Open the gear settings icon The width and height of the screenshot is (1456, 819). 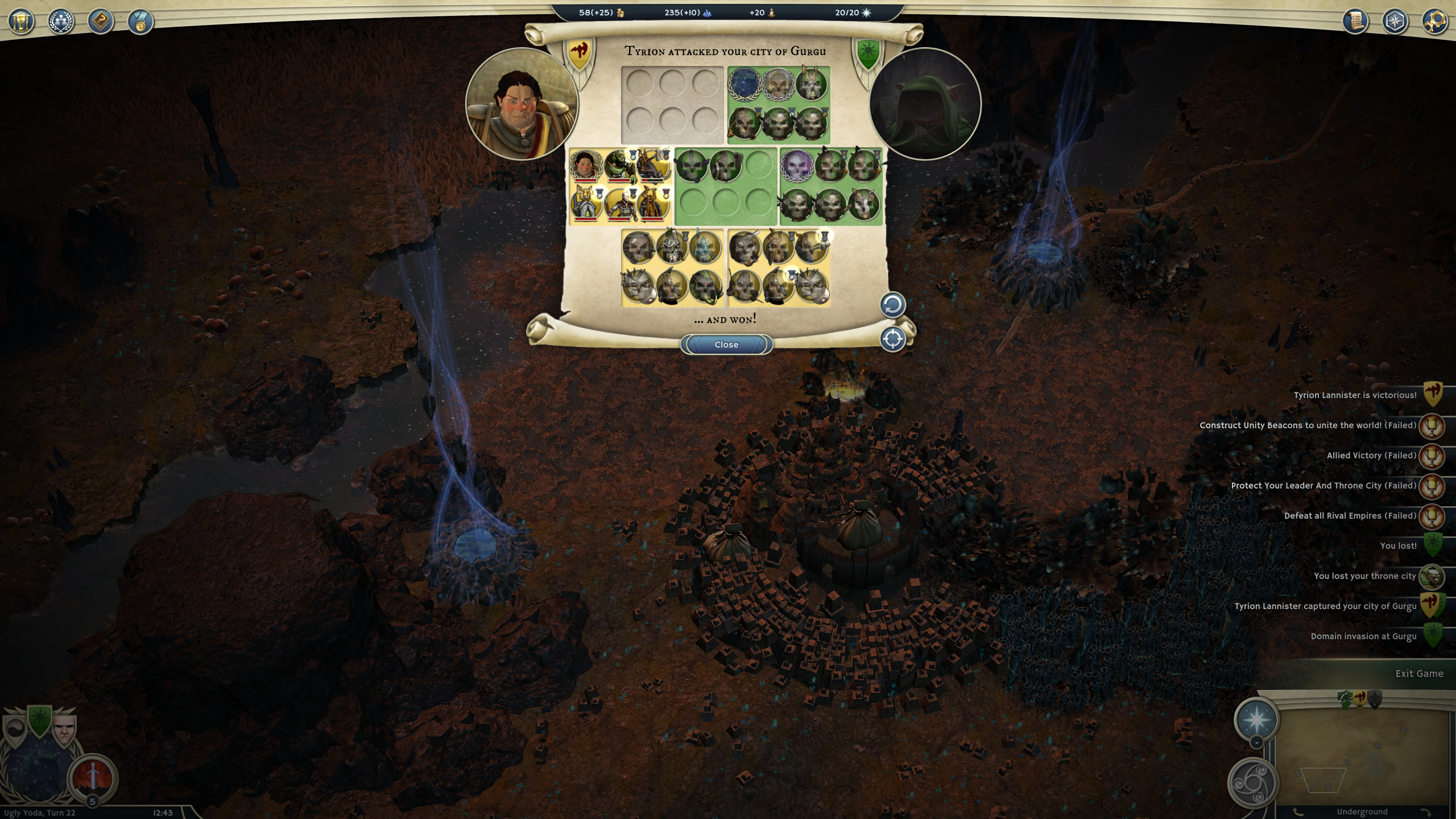pyautogui.click(x=1435, y=22)
